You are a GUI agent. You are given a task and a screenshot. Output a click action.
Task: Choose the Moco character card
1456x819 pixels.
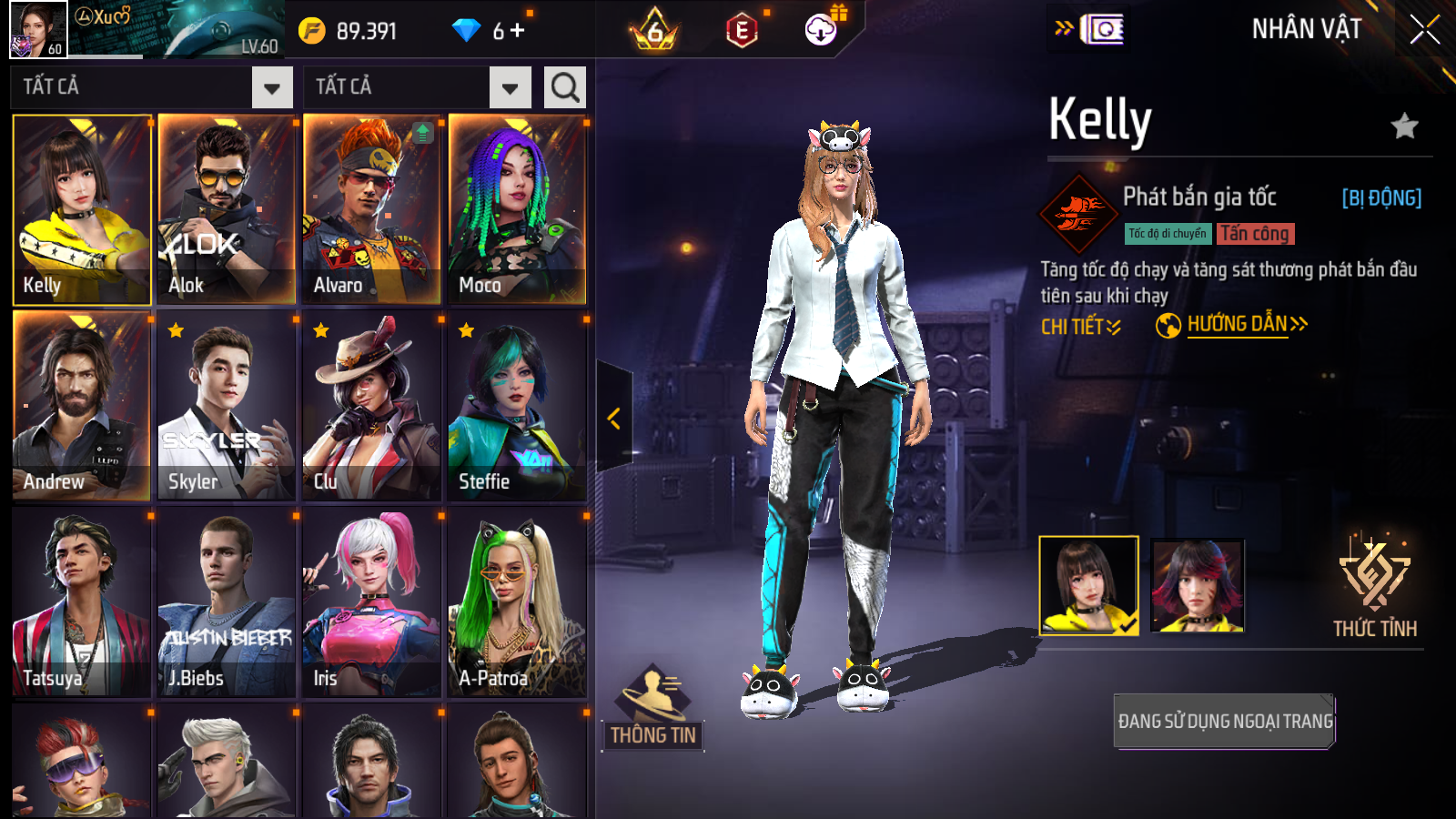[x=517, y=209]
